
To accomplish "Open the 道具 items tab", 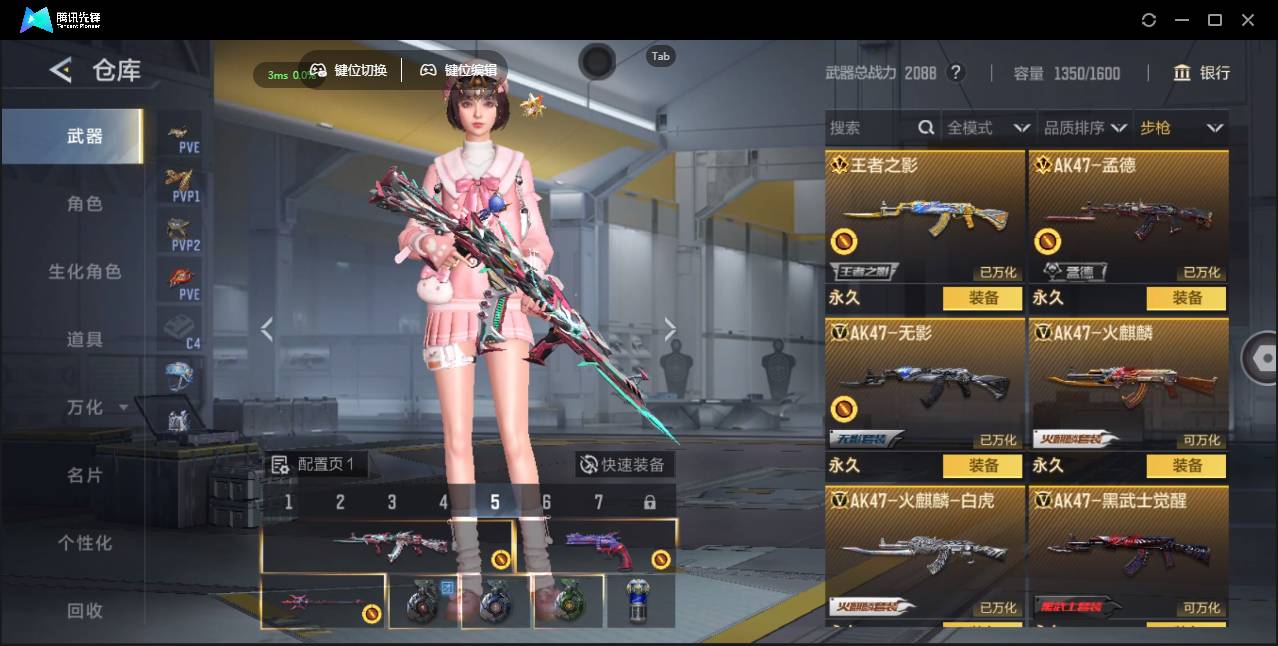I will 85,340.
